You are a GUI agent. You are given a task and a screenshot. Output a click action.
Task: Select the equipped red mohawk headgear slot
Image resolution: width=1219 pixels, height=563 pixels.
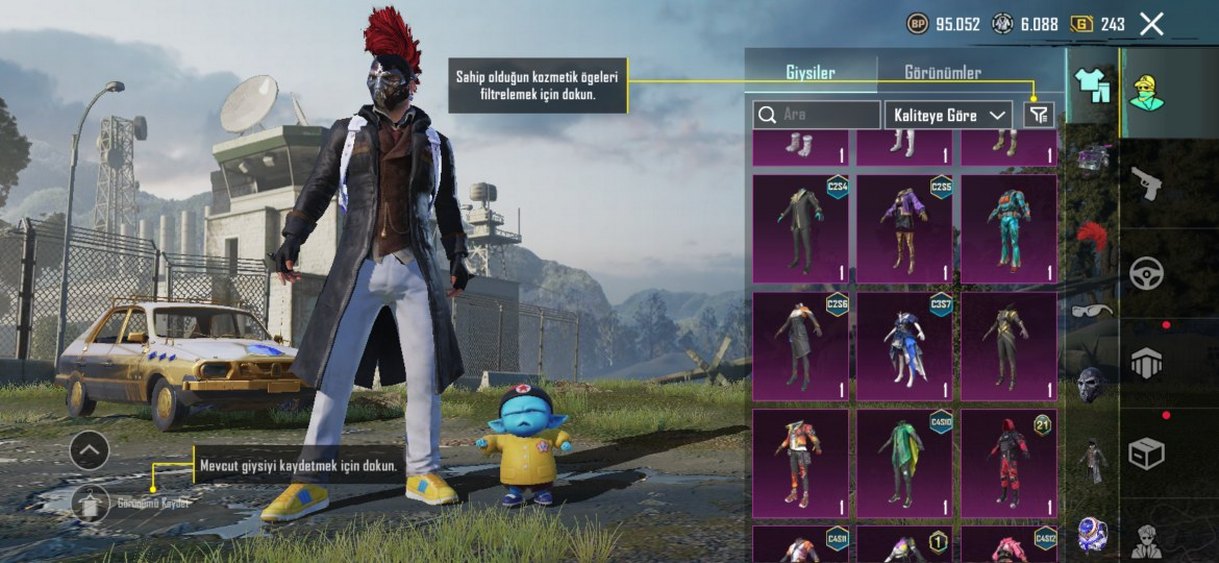1092,237
